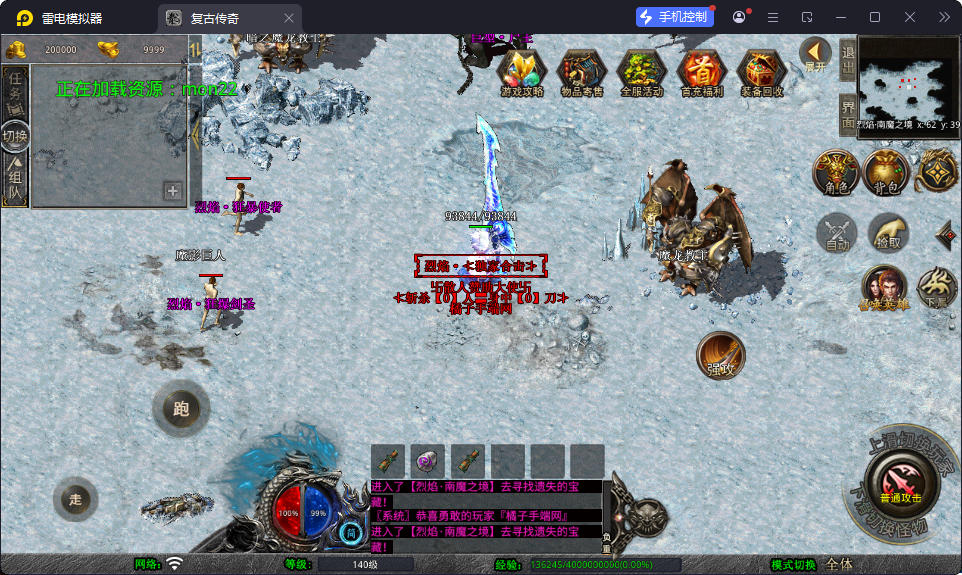Open the 装备回收 equipment recycling chest
The image size is (962, 575).
[762, 72]
